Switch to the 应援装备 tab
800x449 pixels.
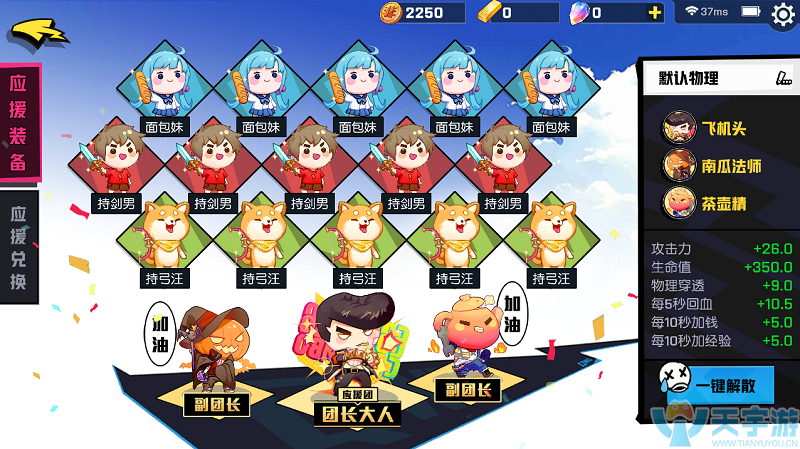pos(18,123)
